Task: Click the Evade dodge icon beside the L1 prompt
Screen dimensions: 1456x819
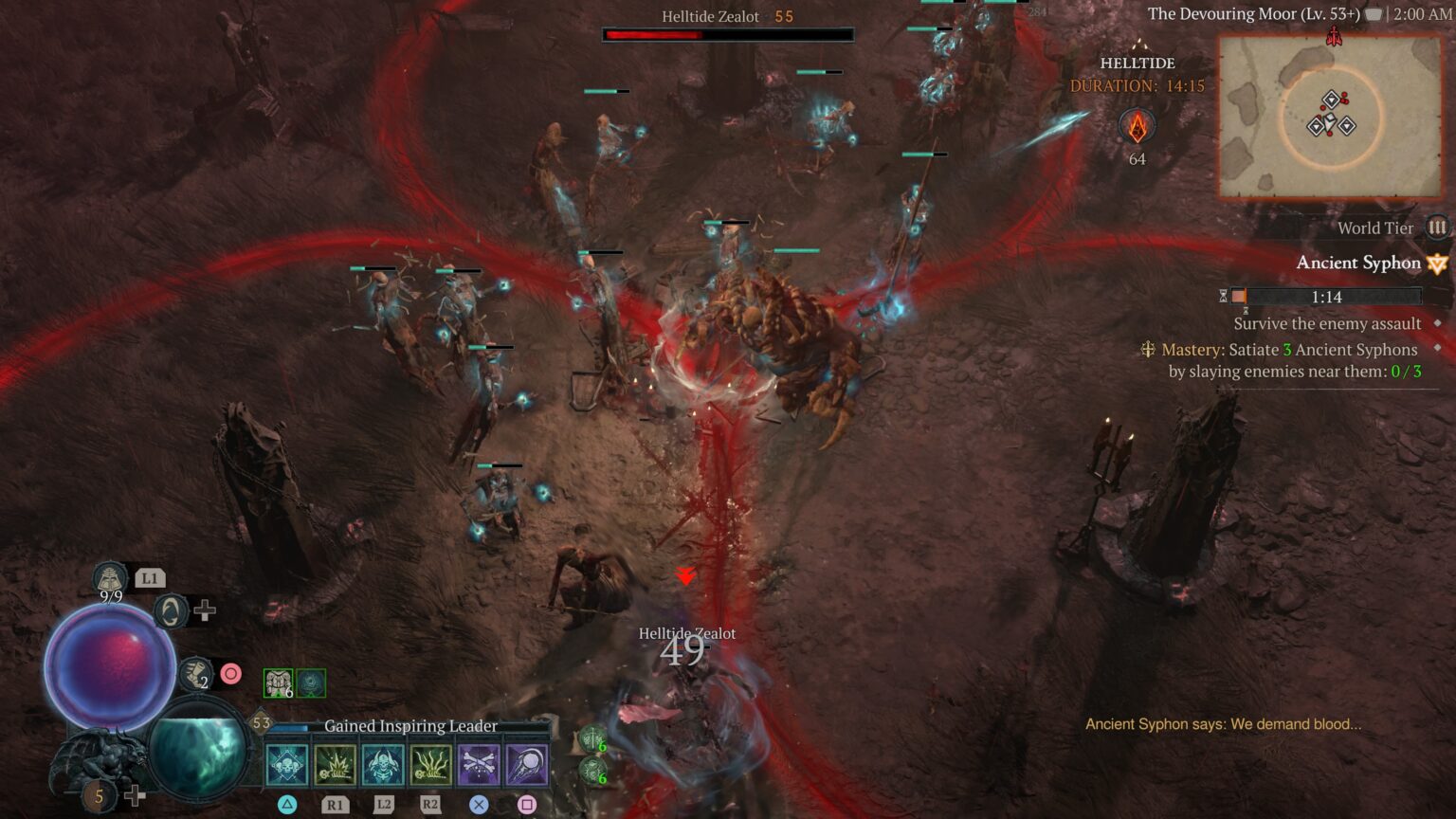Action: 172,612
